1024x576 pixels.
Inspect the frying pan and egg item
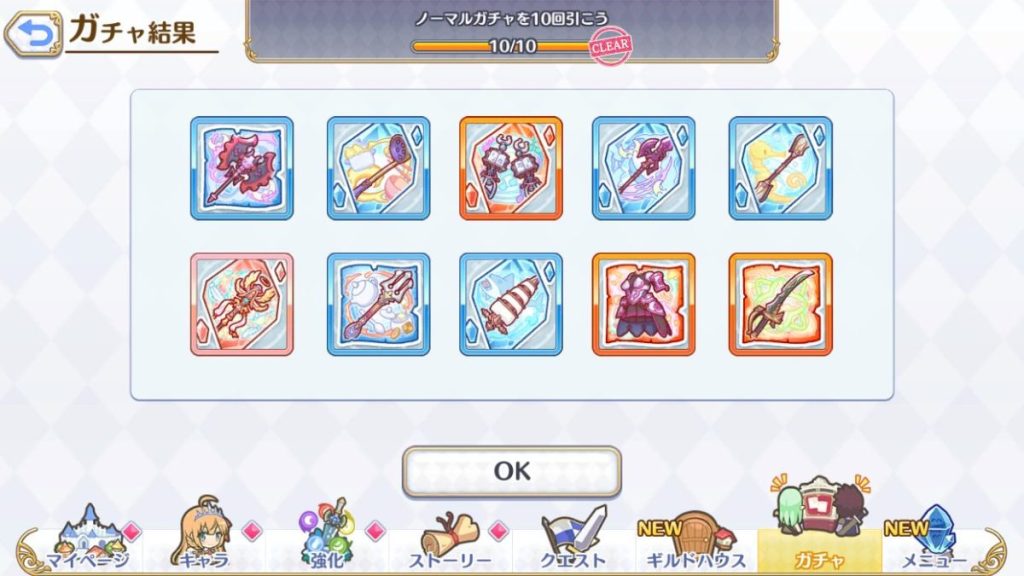[378, 168]
